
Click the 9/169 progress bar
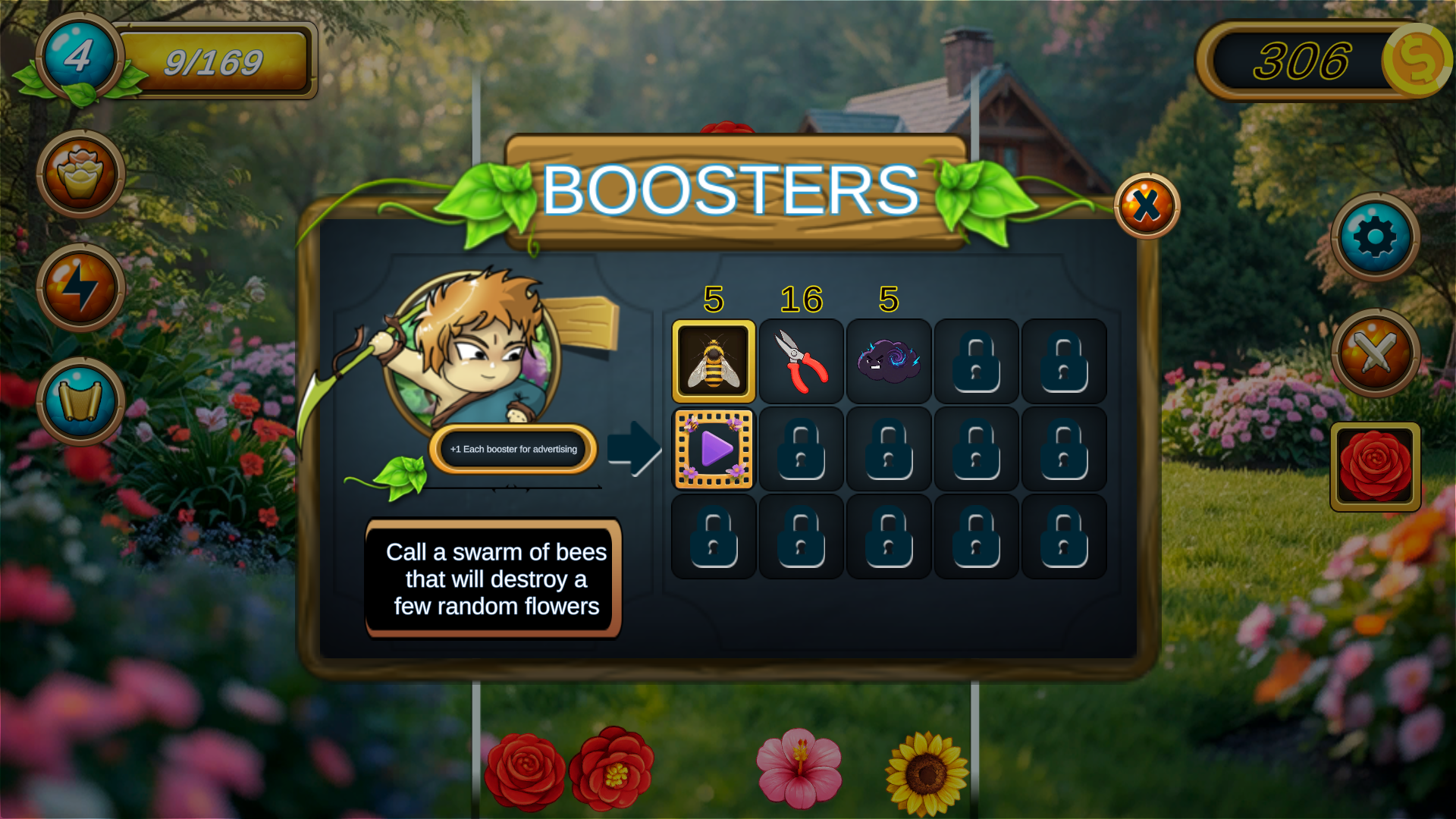pyautogui.click(x=213, y=60)
